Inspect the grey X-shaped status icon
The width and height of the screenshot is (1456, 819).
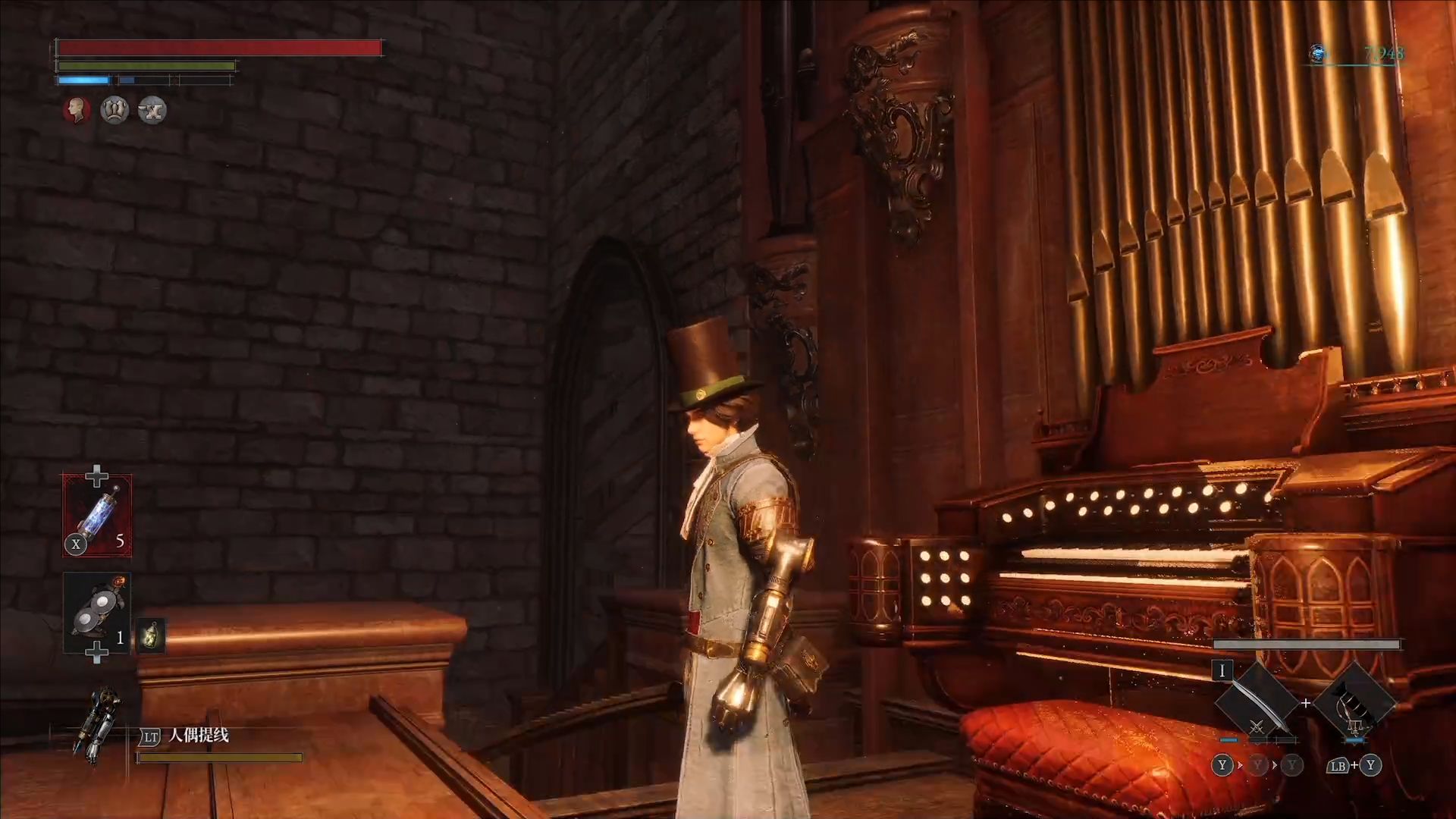click(x=152, y=111)
